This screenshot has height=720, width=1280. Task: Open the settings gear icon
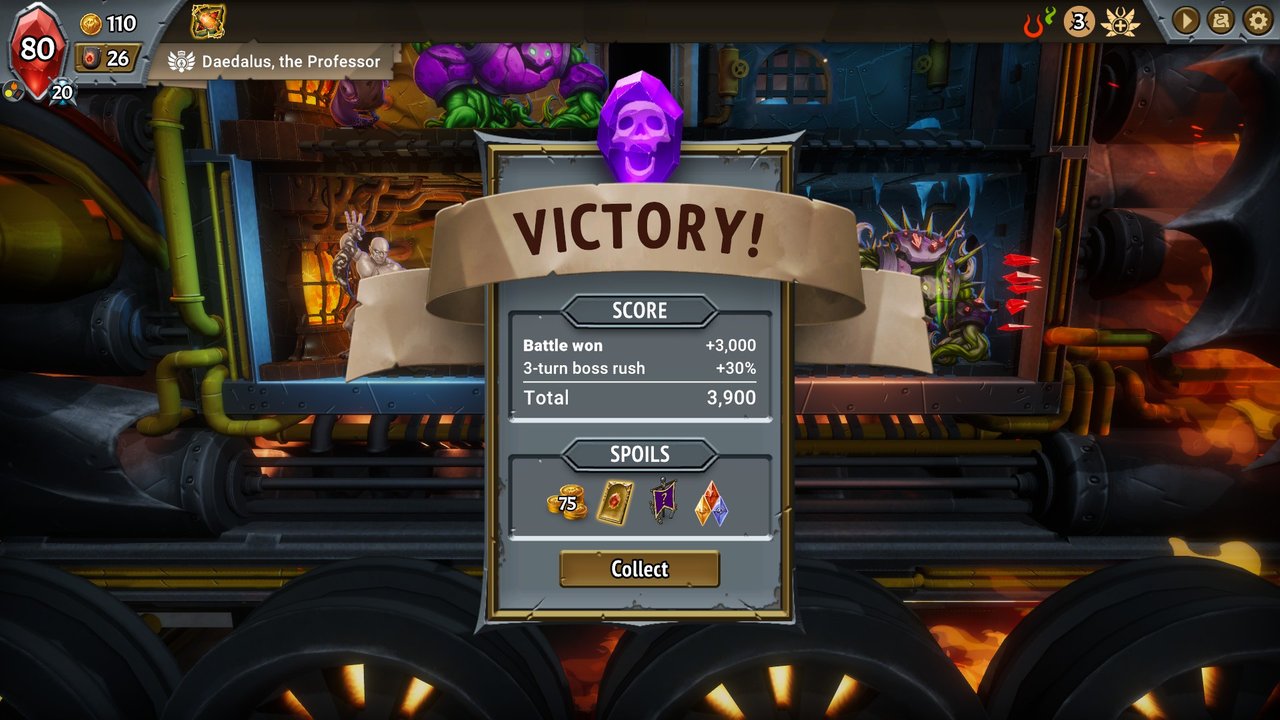[1256, 20]
